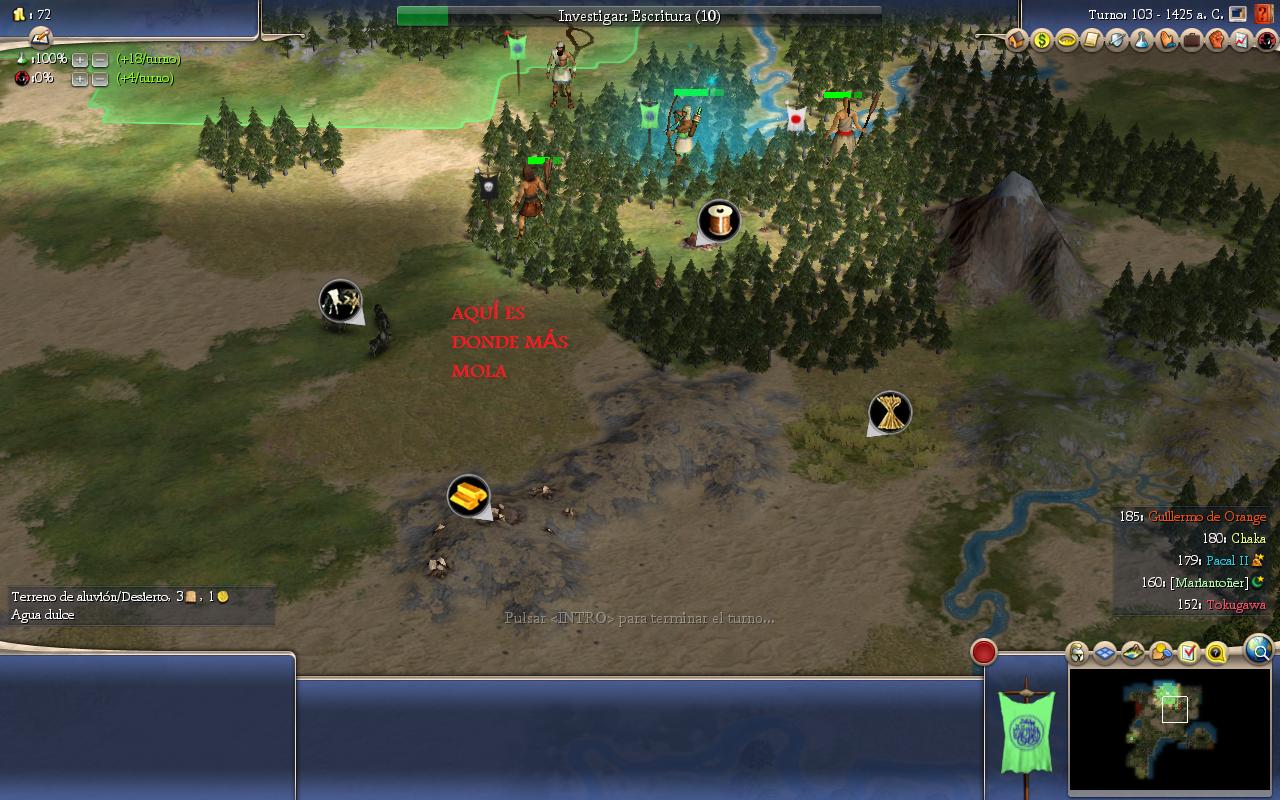The width and height of the screenshot is (1280, 800).
Task: Open the finance advisor dollar icon
Action: tap(1042, 41)
